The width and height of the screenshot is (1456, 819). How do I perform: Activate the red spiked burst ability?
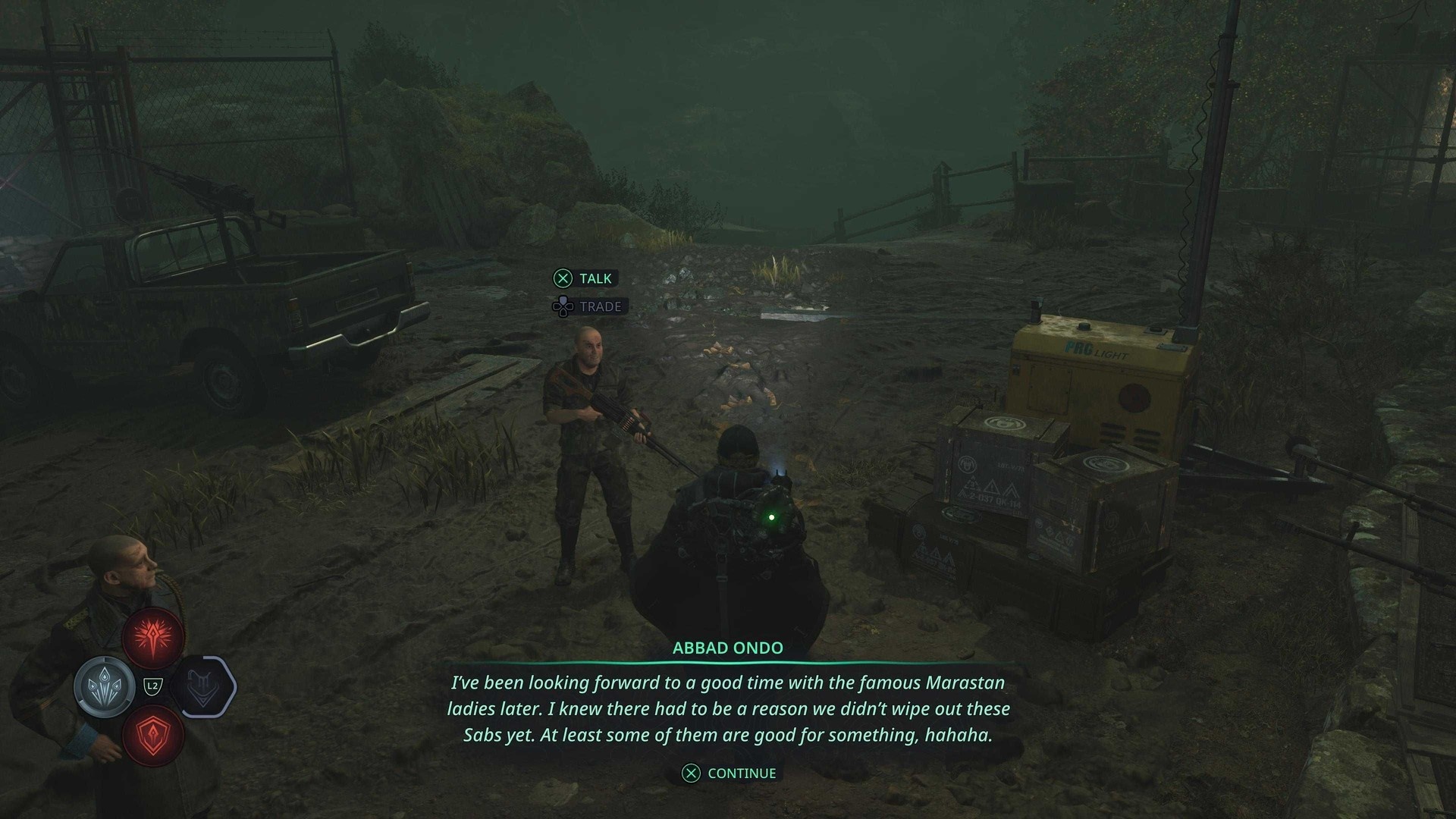coord(154,637)
